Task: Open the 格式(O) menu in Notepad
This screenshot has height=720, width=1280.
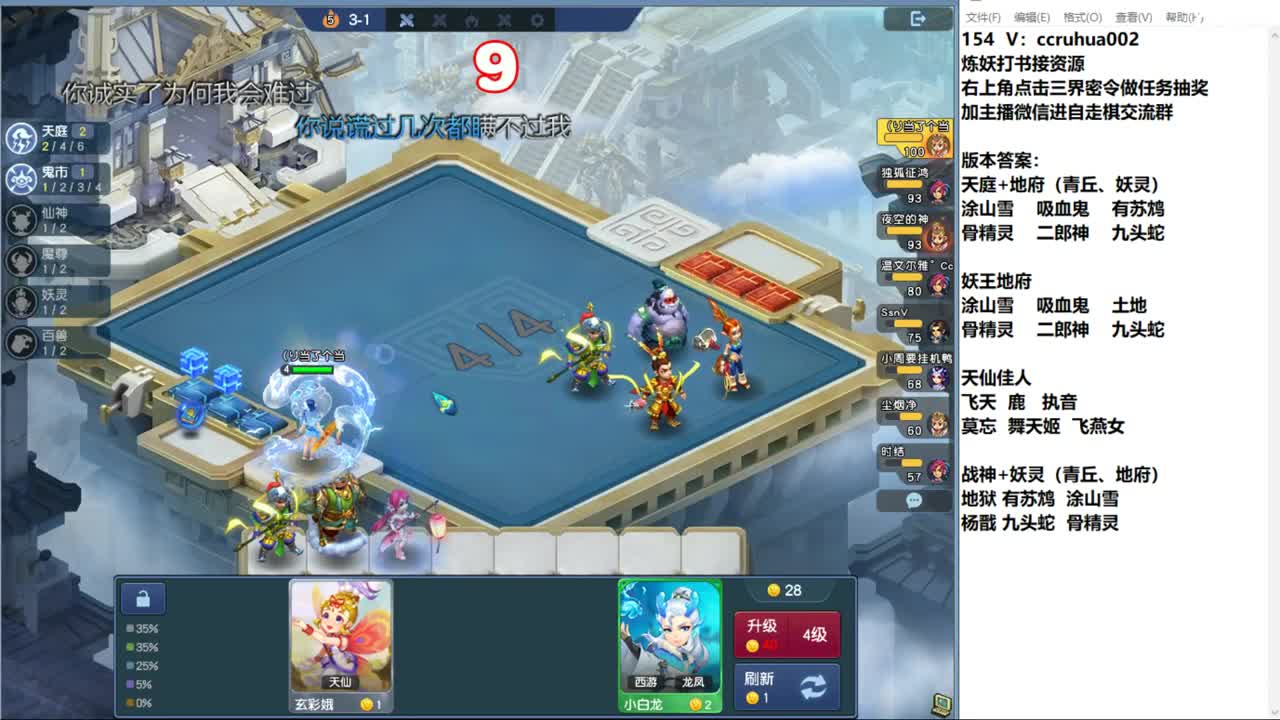Action: [1083, 17]
